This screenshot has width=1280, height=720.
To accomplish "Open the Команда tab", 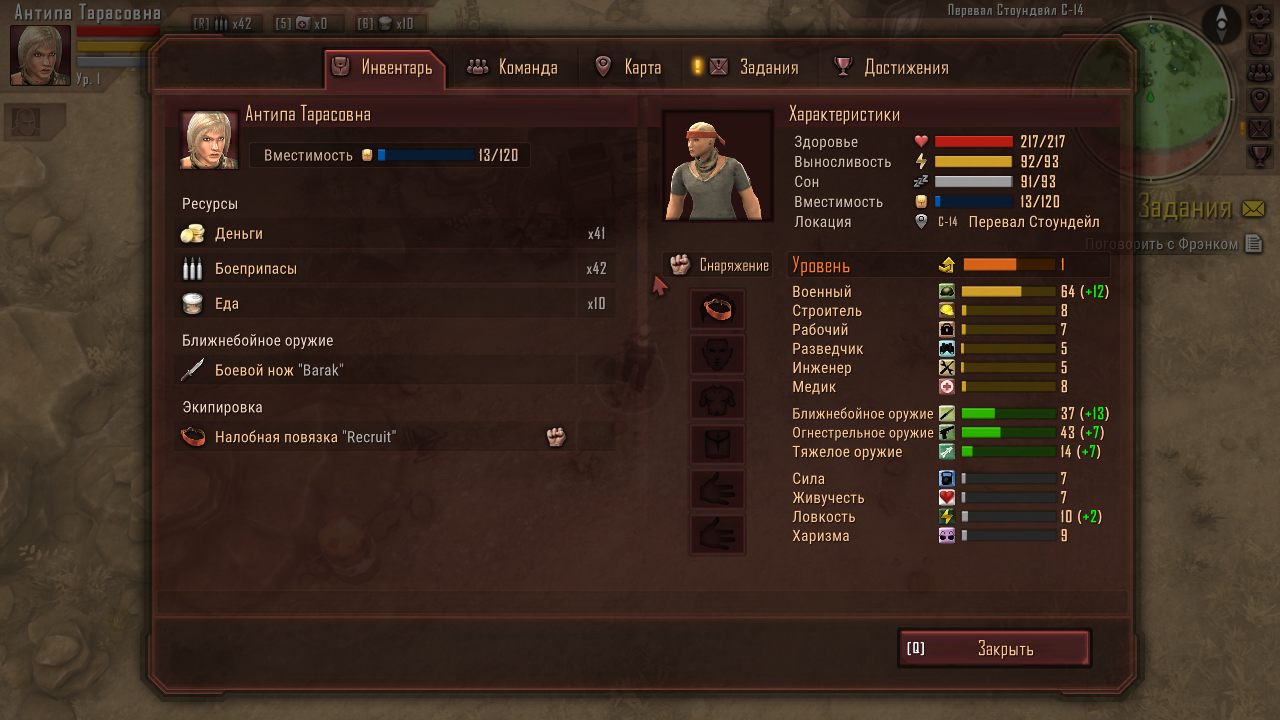I will click(513, 68).
